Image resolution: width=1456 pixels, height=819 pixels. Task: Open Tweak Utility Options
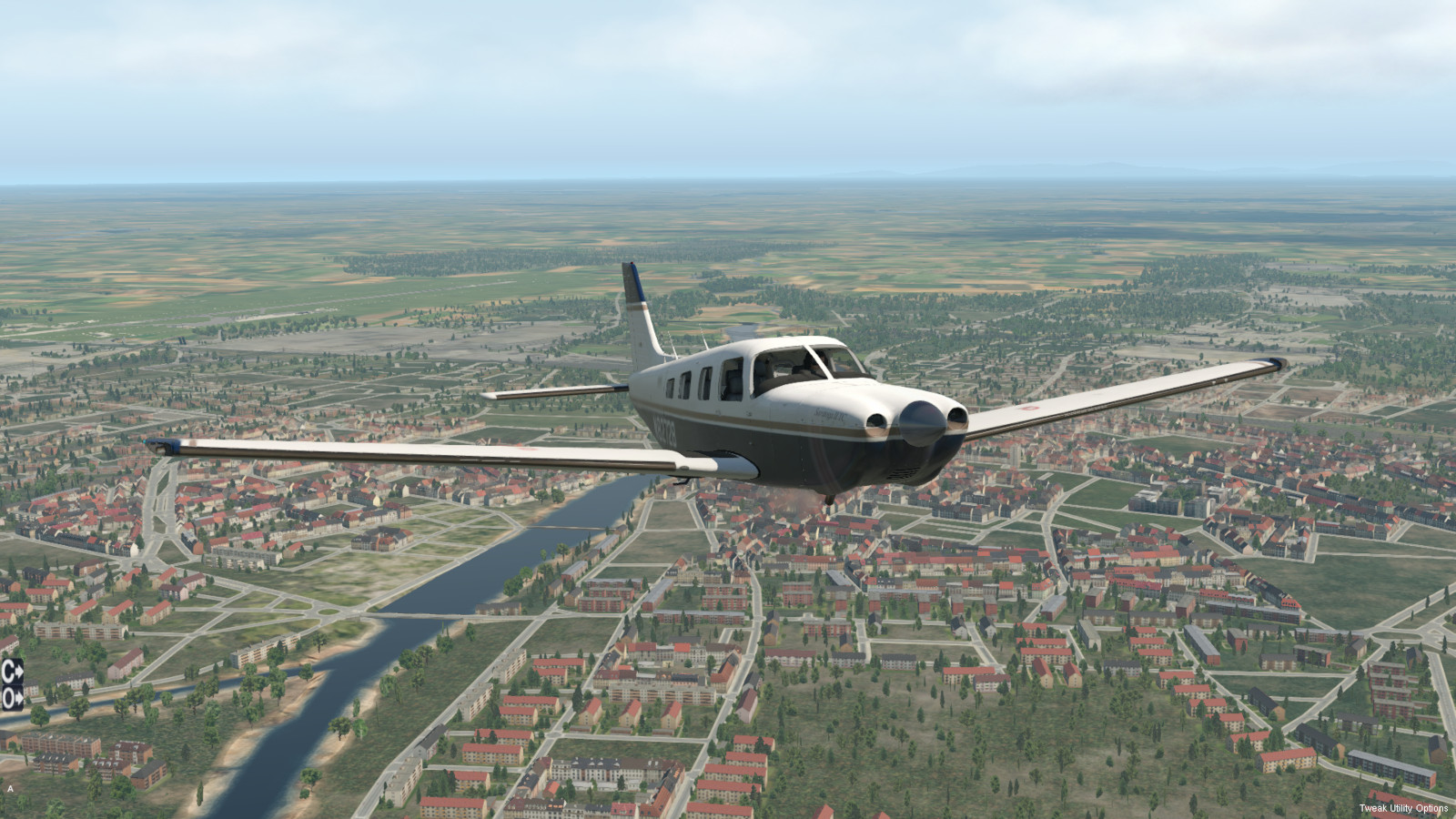(1402, 808)
